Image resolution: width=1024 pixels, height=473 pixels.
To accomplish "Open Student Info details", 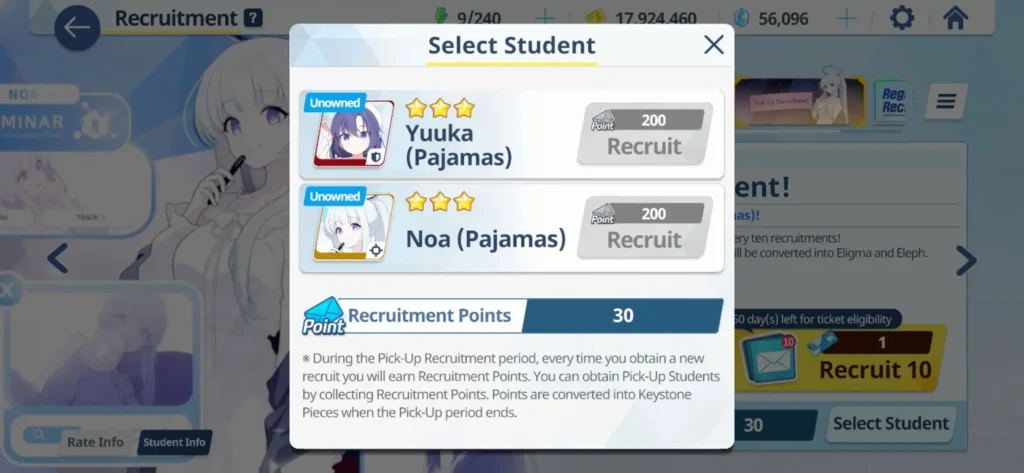I will click(x=174, y=442).
